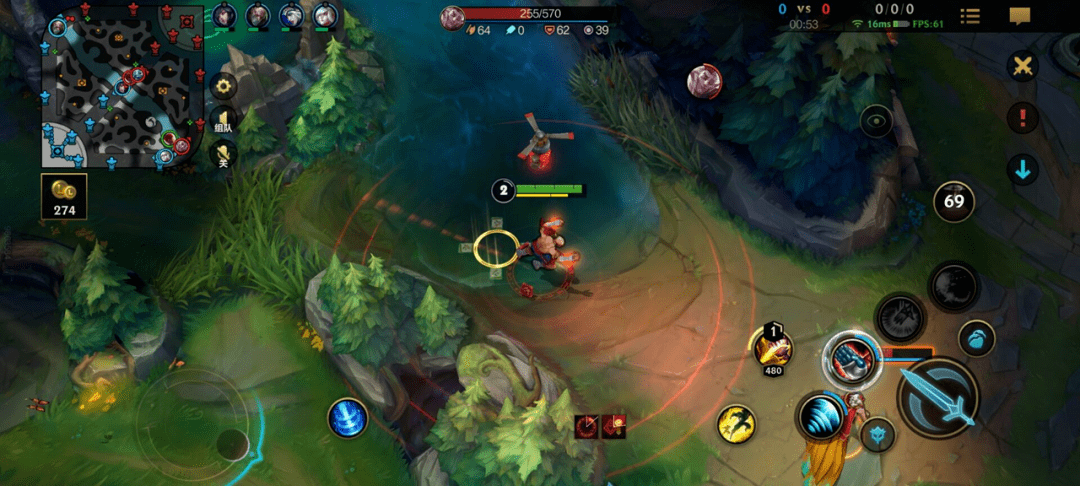The height and width of the screenshot is (486, 1080).
Task: Send the red exclamation danger ping
Action: (x=1022, y=118)
